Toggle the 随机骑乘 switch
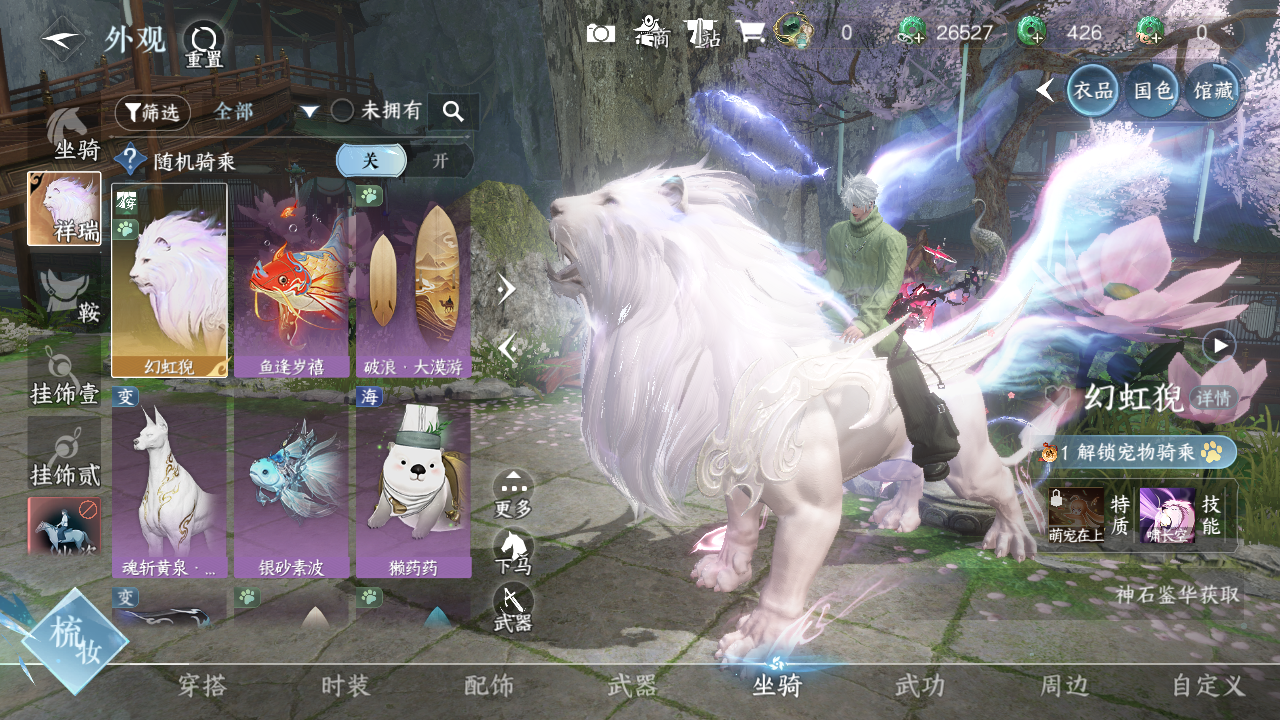1280x720 pixels. tap(405, 160)
